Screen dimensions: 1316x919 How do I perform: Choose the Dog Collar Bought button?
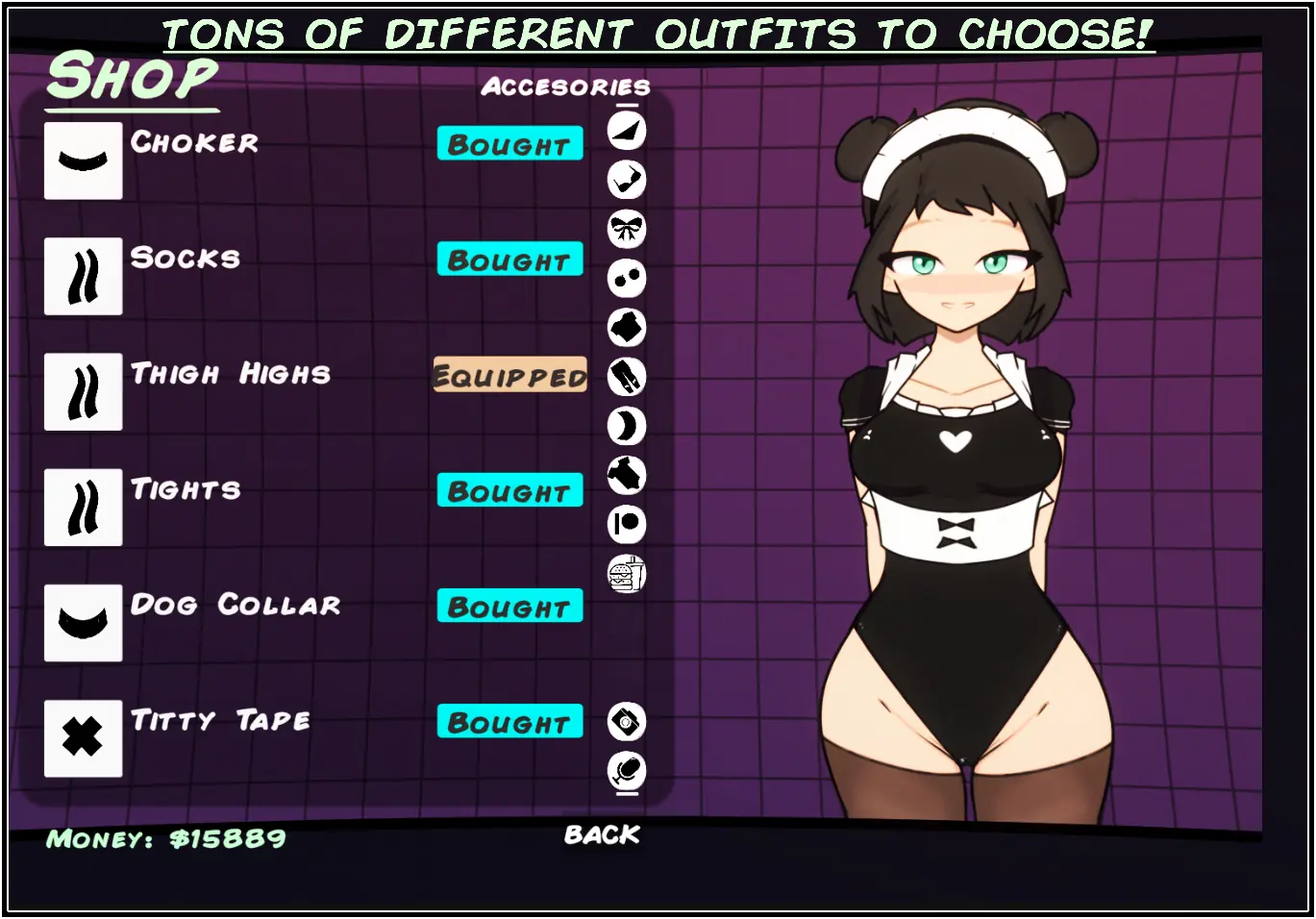click(509, 607)
